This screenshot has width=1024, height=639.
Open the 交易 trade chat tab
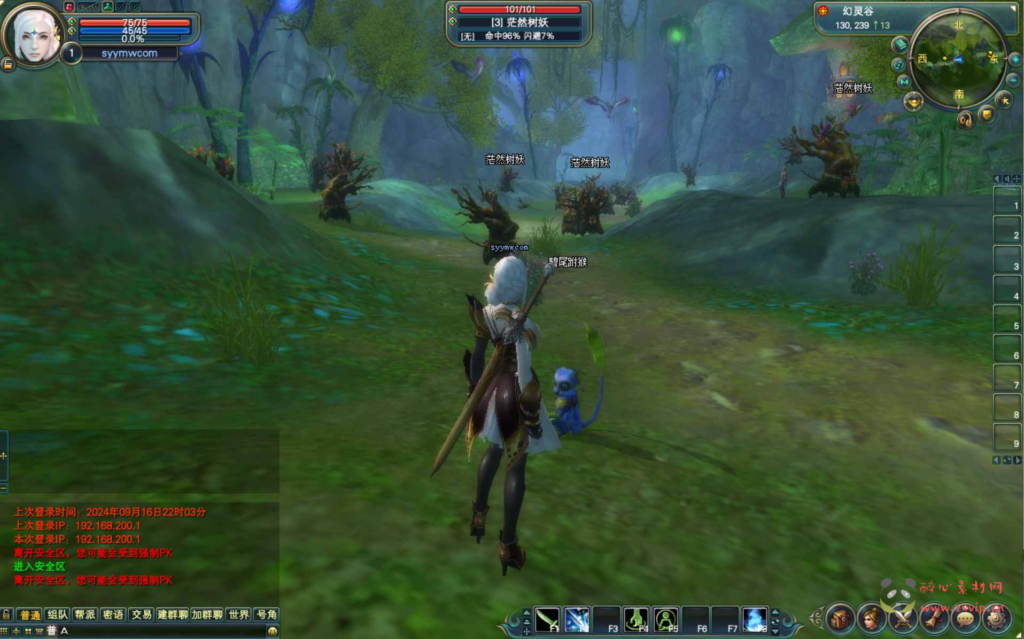pos(141,614)
